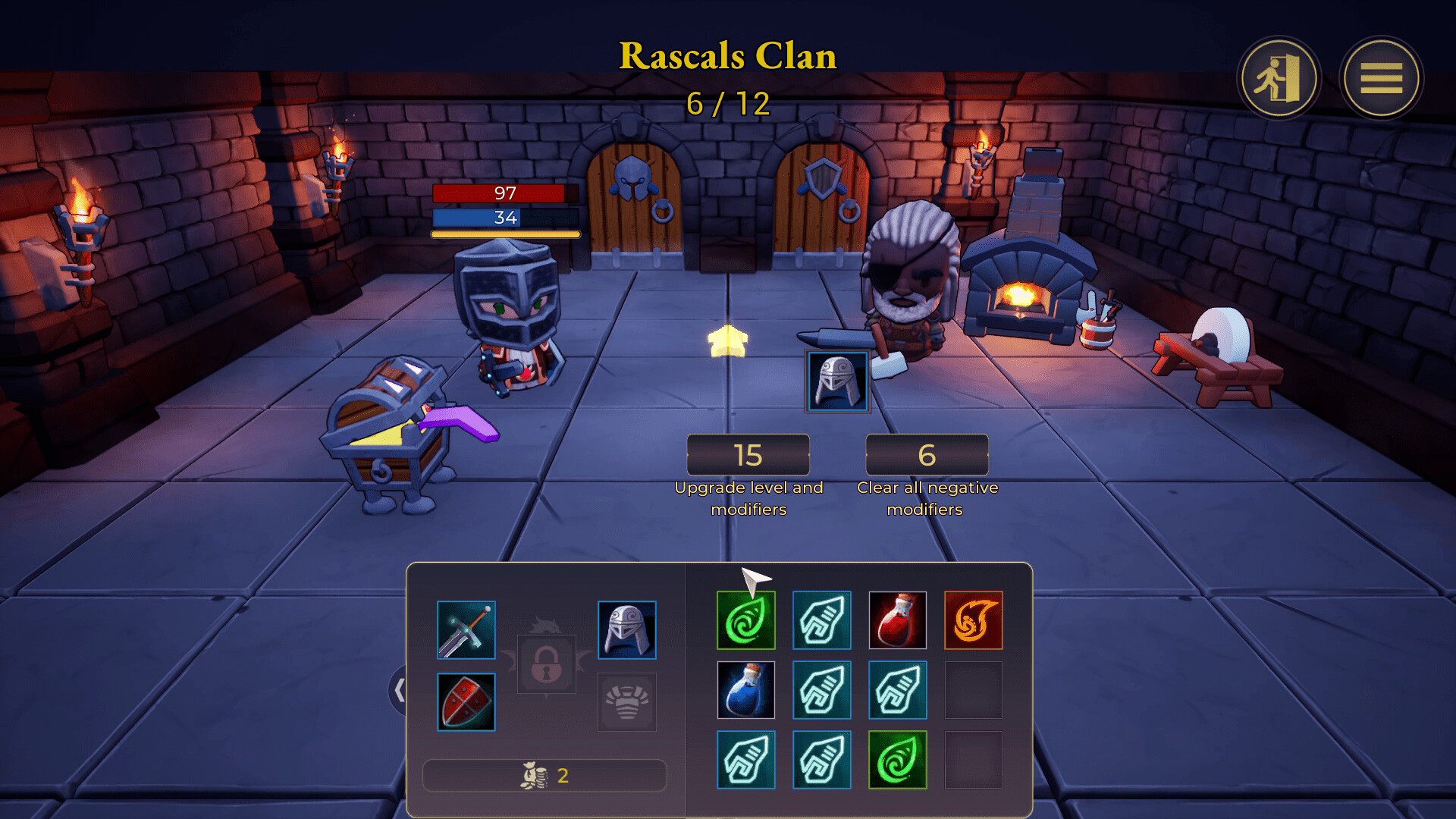The width and height of the screenshot is (1456, 819).
Task: Select the helmet being upgraded above the blacksmith
Action: click(x=837, y=381)
